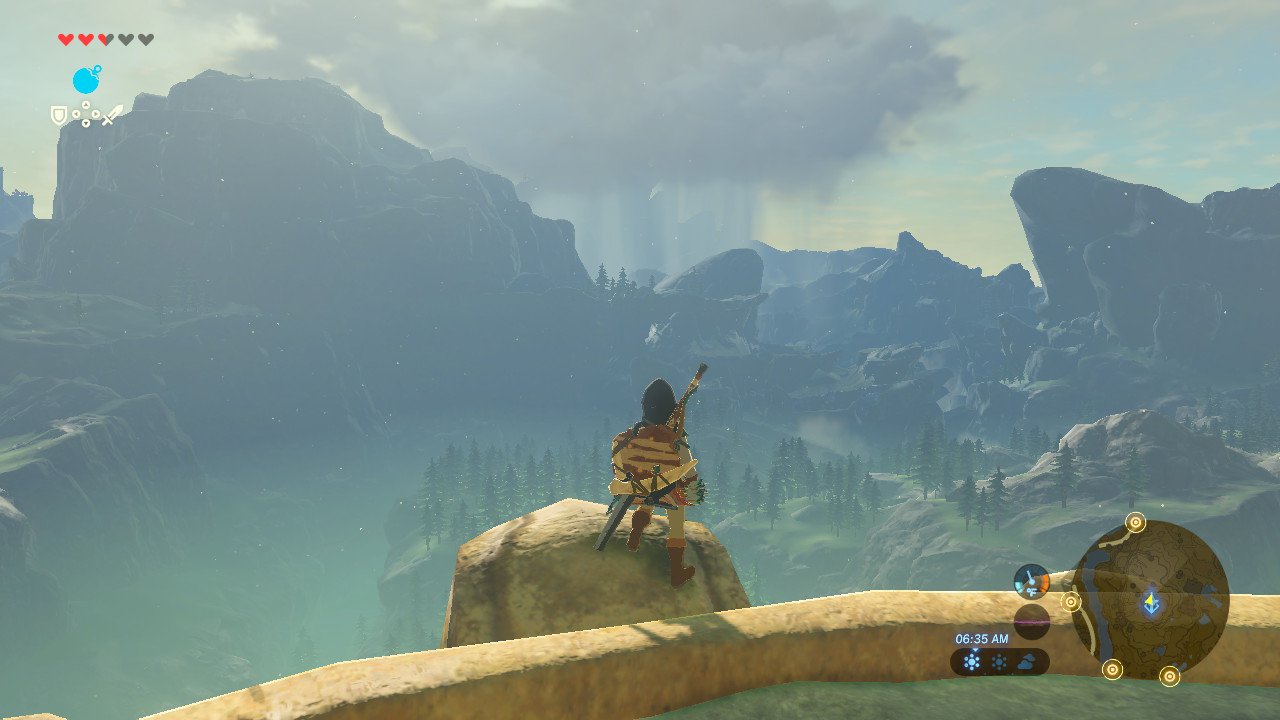The image size is (1280, 720).
Task: Select the Remote Bomb rune icon
Action: point(86,80)
